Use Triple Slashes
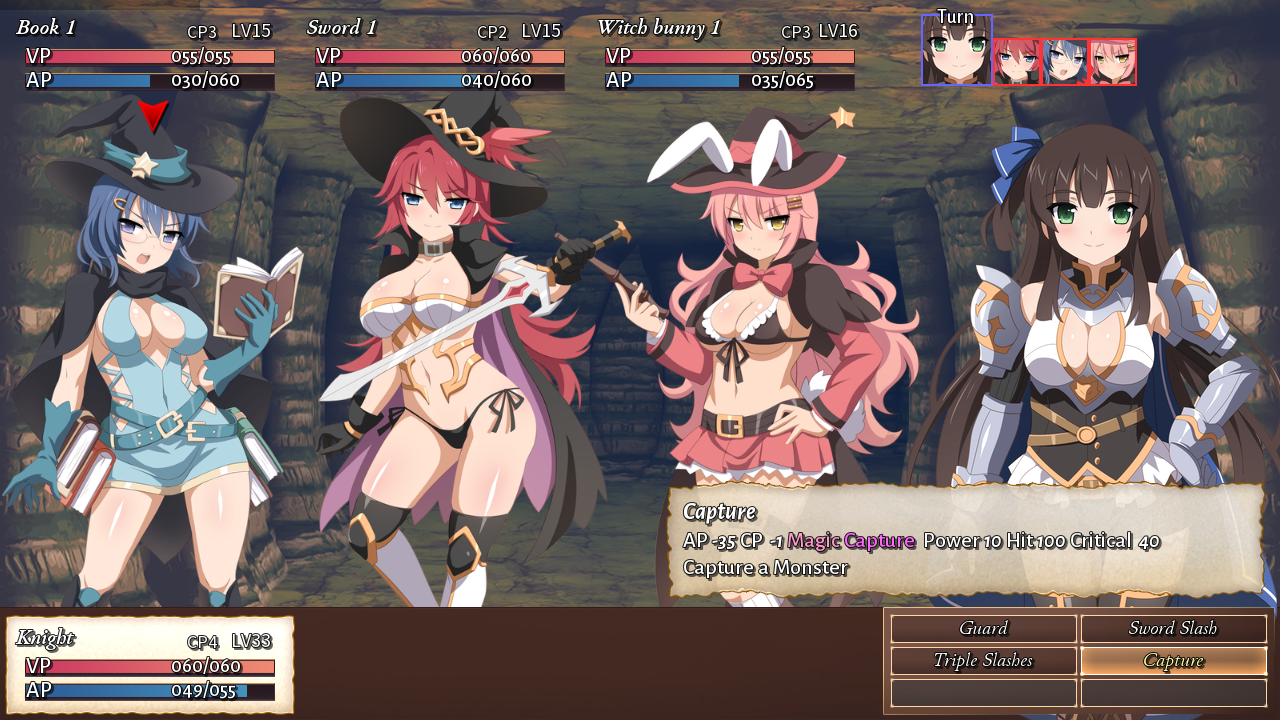Image resolution: width=1280 pixels, height=720 pixels. point(983,661)
